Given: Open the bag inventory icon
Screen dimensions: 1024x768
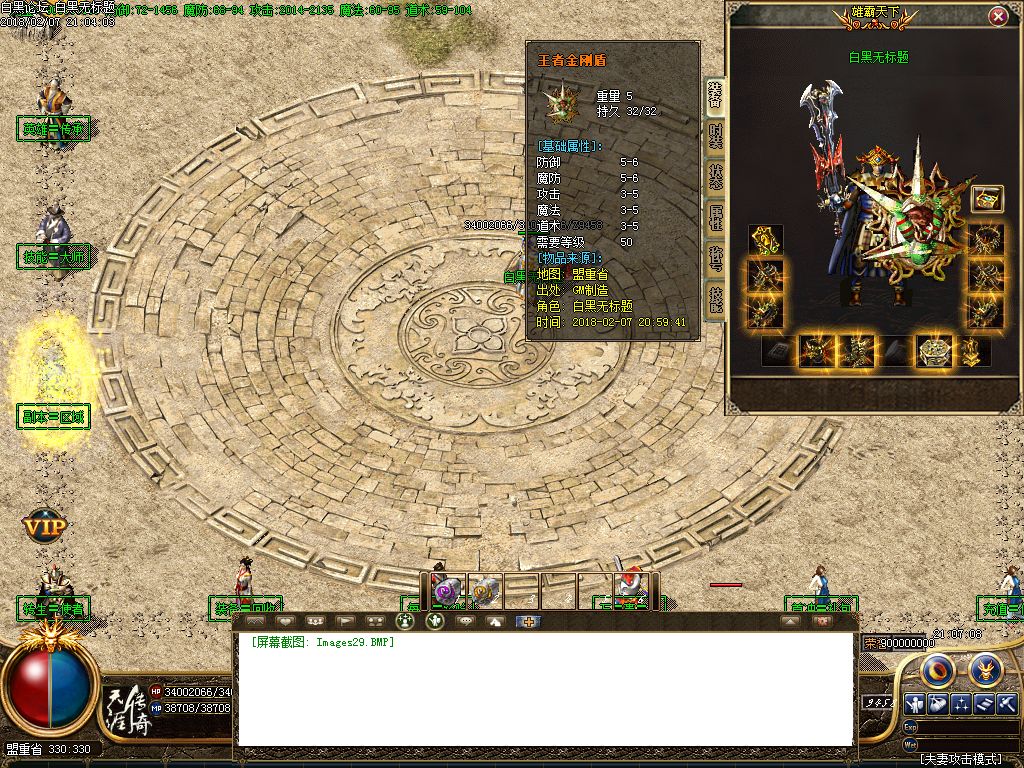Looking at the screenshot, I should coord(937,703).
